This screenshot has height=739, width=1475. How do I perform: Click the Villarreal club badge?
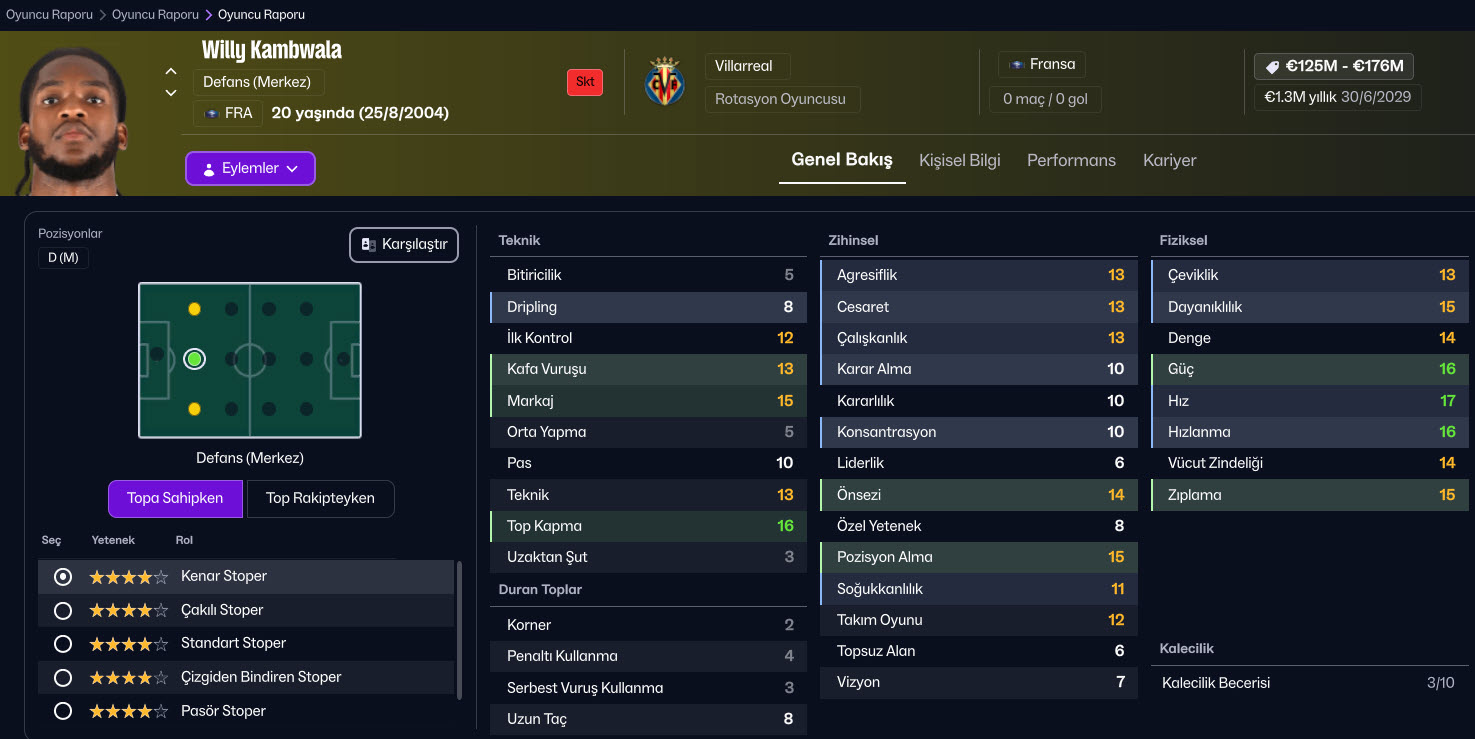click(665, 82)
